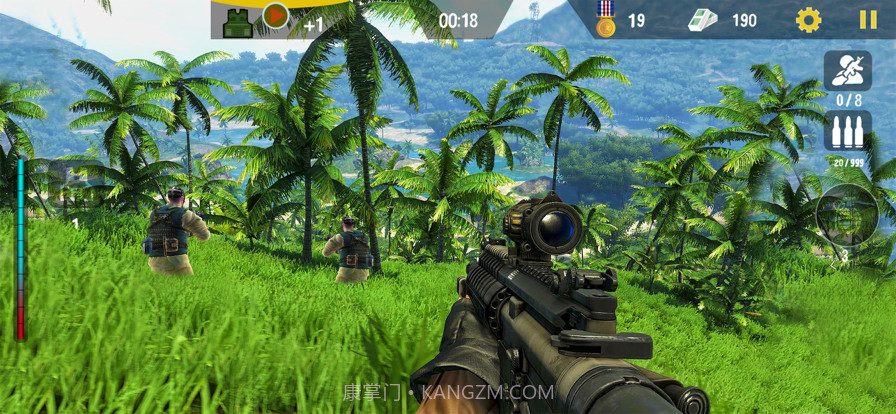The width and height of the screenshot is (896, 414).
Task: Tap the cash bundle currency icon
Action: click(x=702, y=20)
